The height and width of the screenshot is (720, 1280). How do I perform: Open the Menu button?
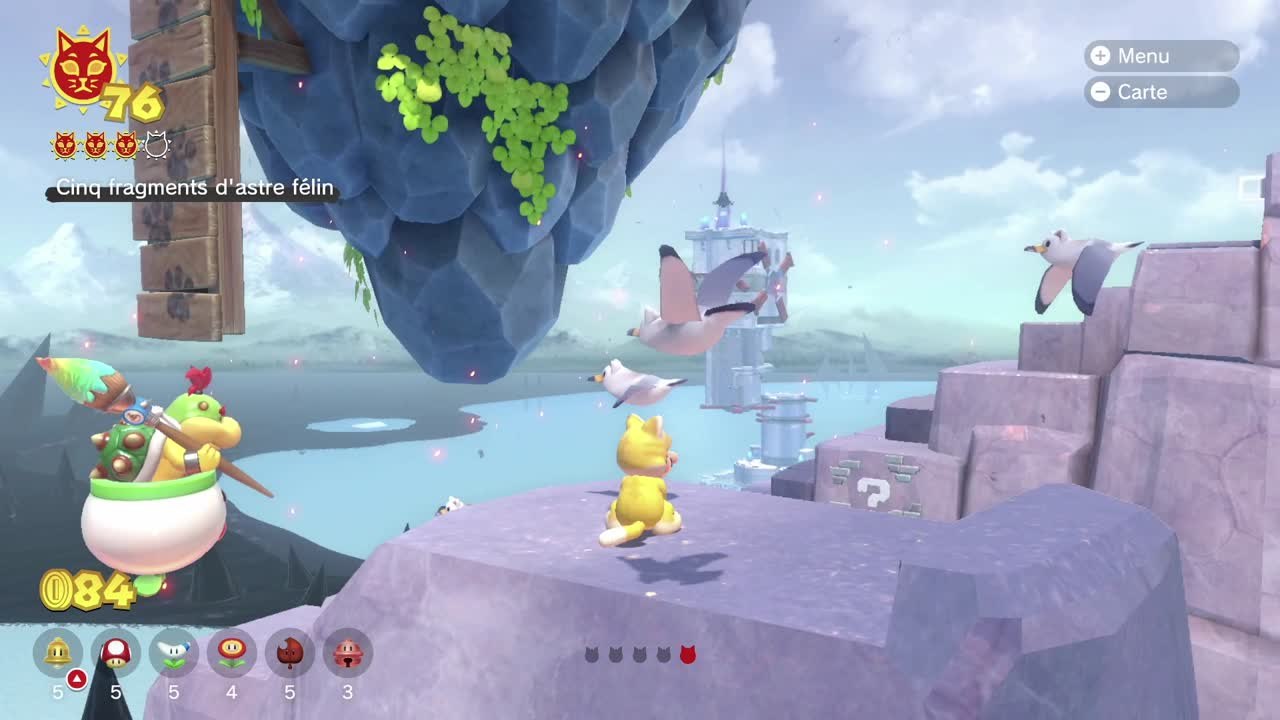point(1160,56)
